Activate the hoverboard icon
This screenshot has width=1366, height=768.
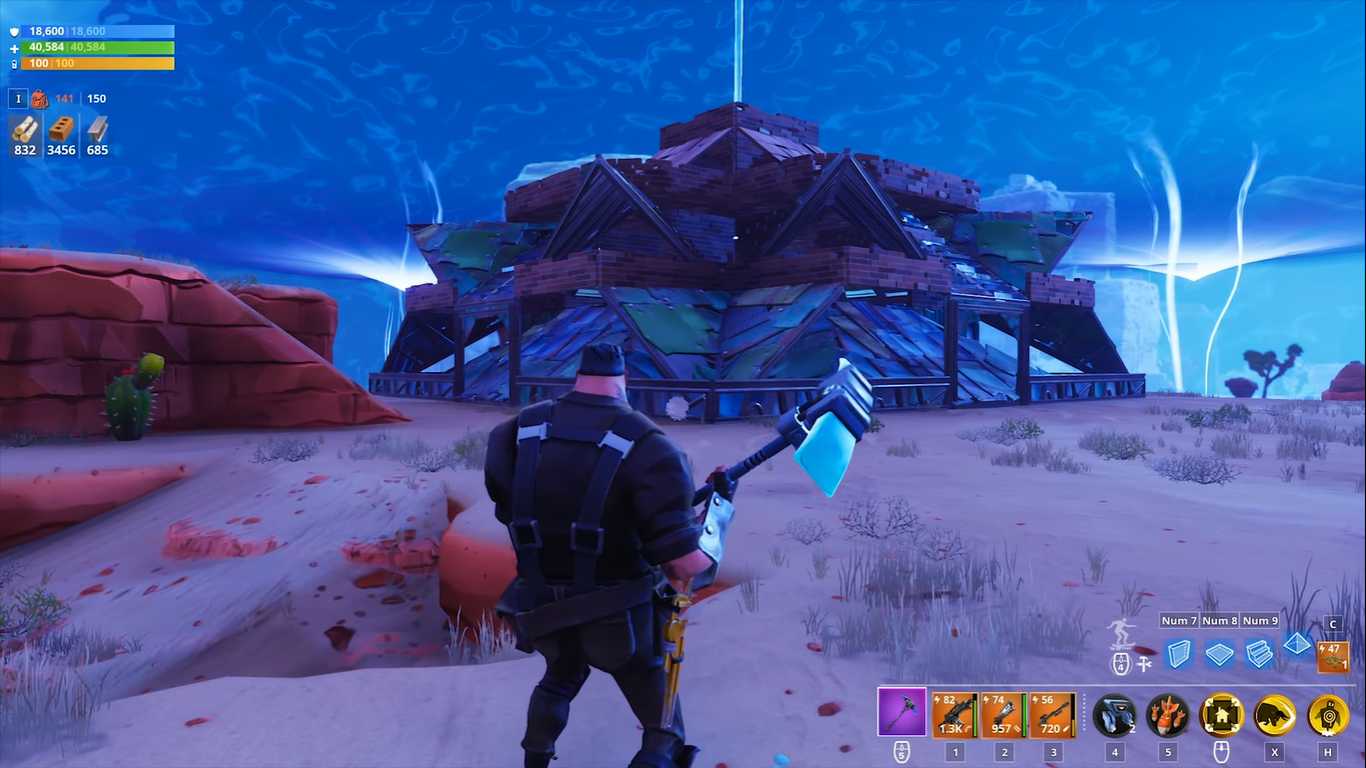pos(1120,636)
